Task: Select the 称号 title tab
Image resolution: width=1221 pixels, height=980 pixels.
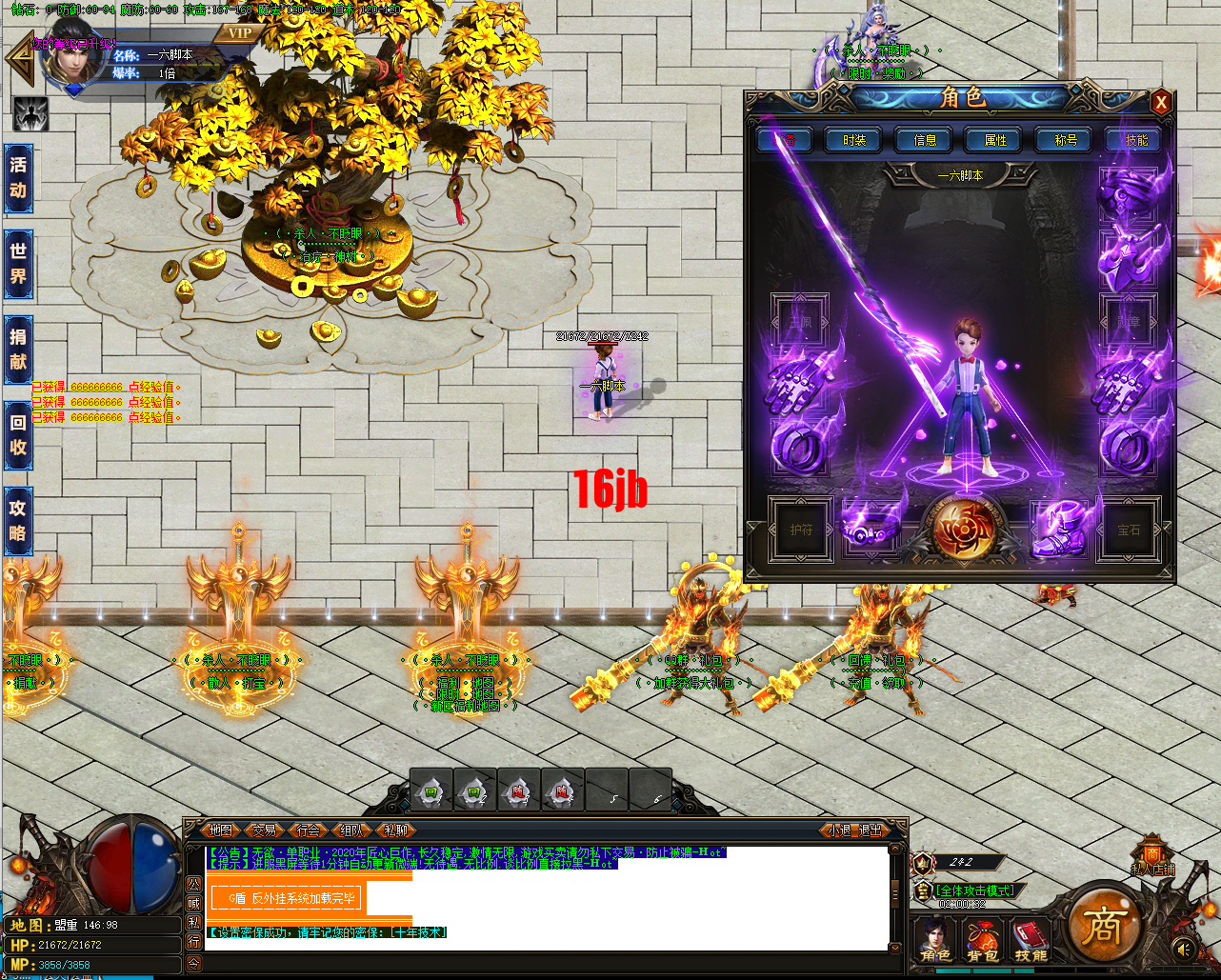Action: 1066,140
